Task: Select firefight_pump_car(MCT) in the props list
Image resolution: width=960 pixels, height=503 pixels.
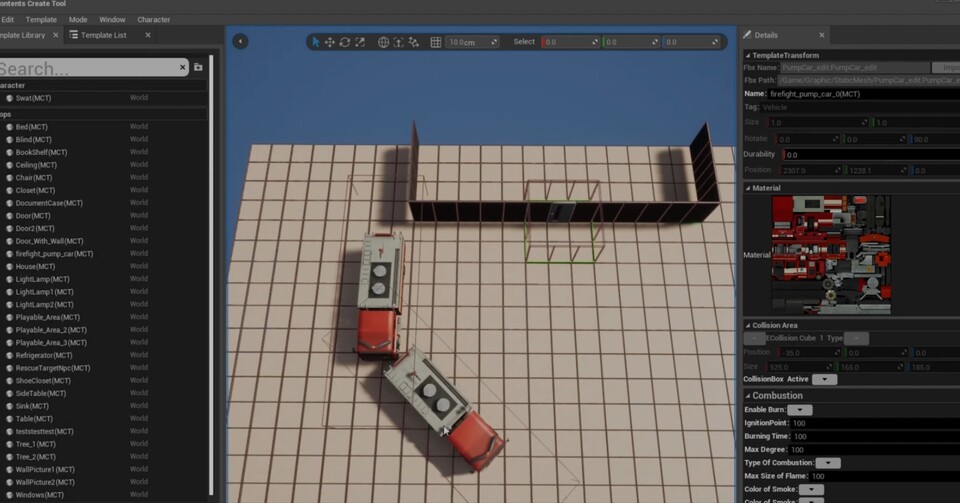Action: (x=54, y=254)
